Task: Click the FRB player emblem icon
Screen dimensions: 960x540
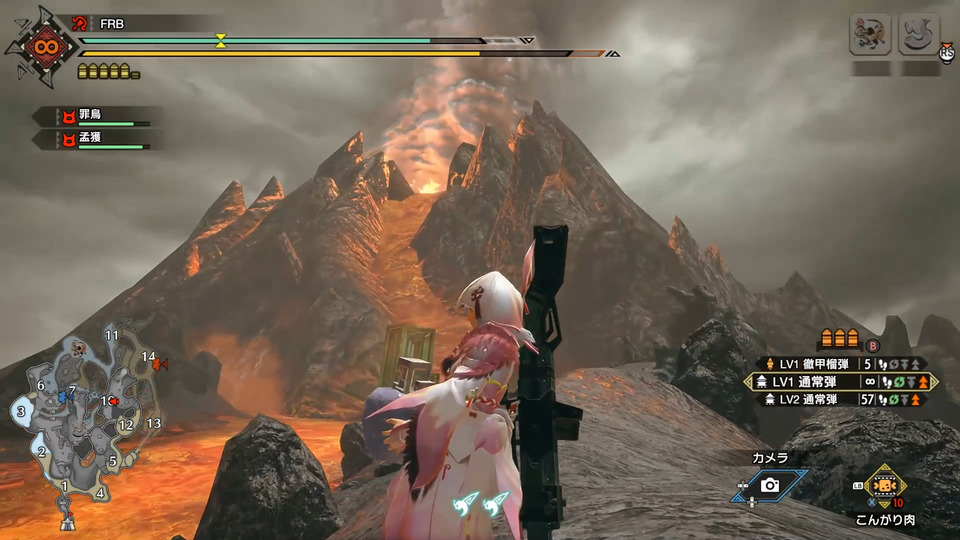Action: pyautogui.click(x=42, y=47)
